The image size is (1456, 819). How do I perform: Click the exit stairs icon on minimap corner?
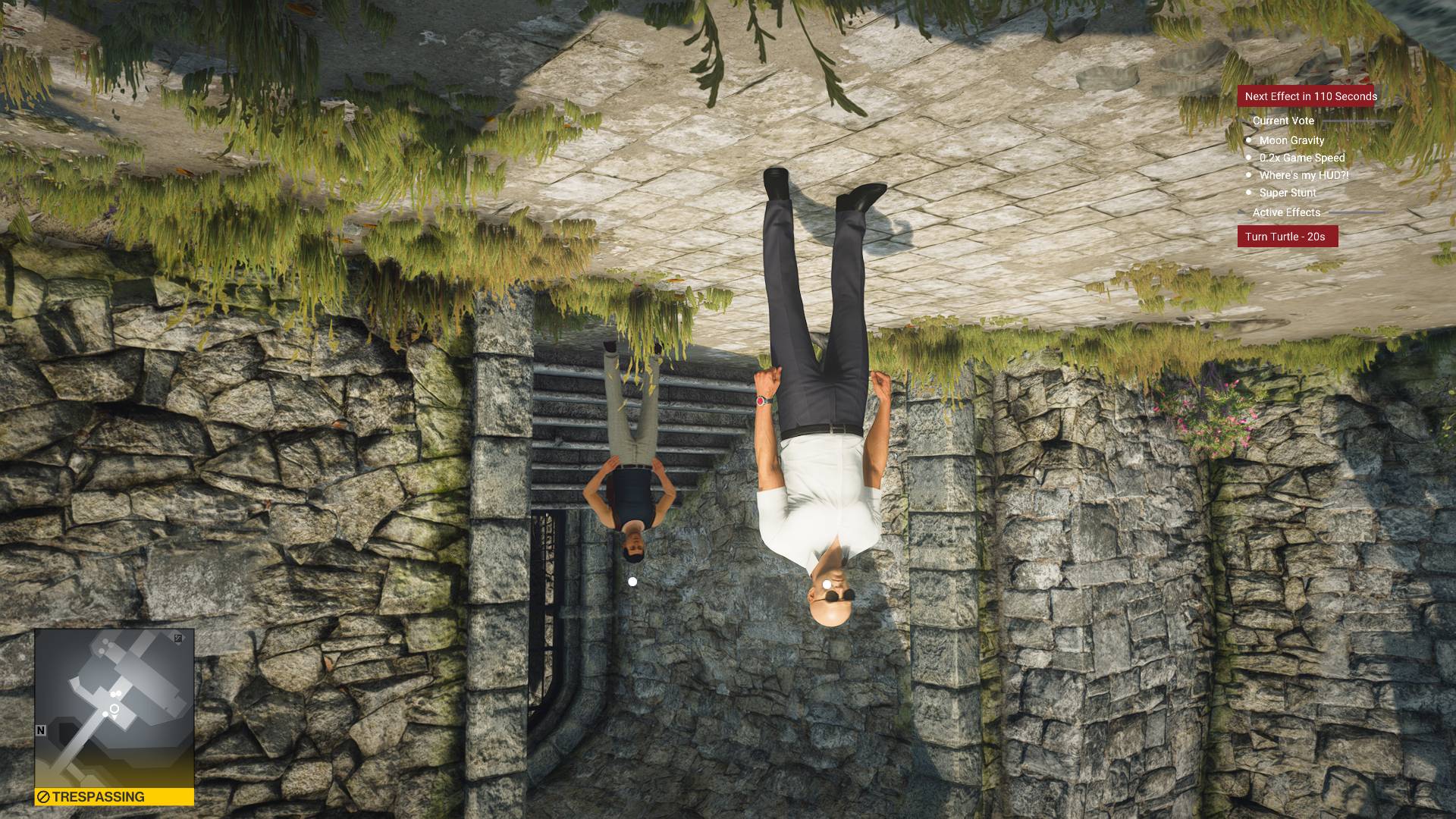(x=178, y=636)
